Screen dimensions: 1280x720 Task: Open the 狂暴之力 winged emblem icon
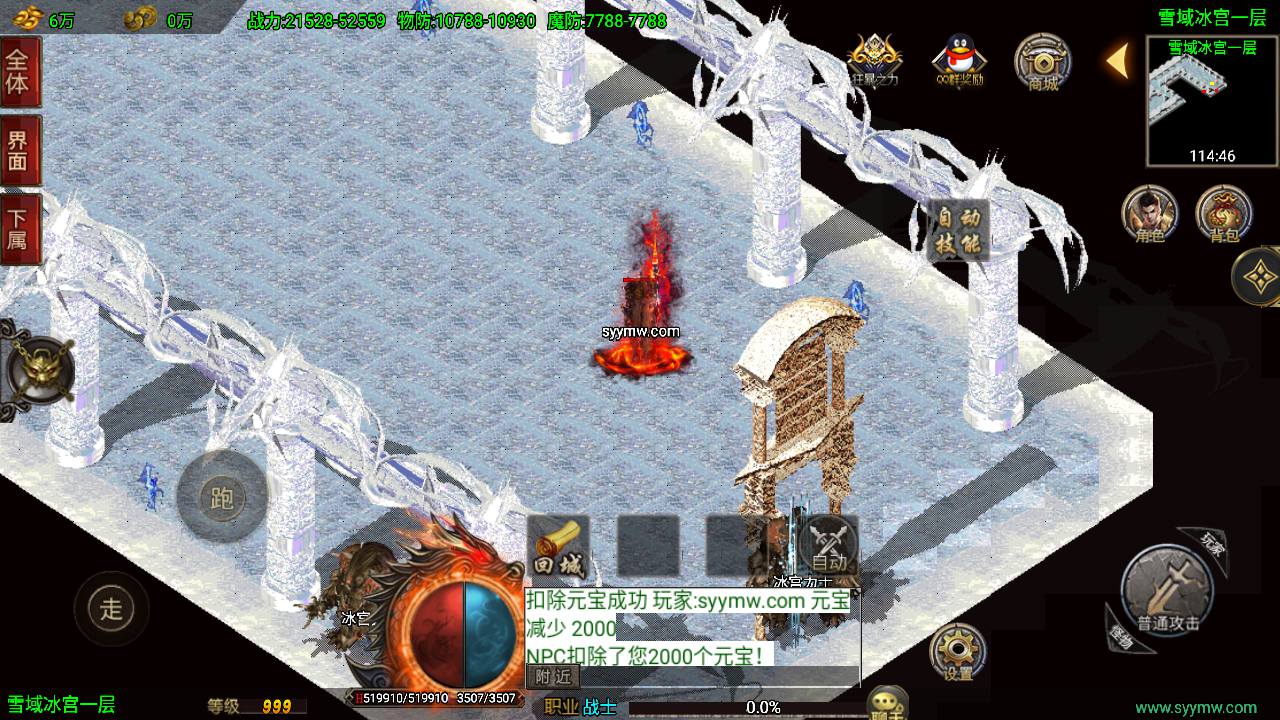coord(875,60)
